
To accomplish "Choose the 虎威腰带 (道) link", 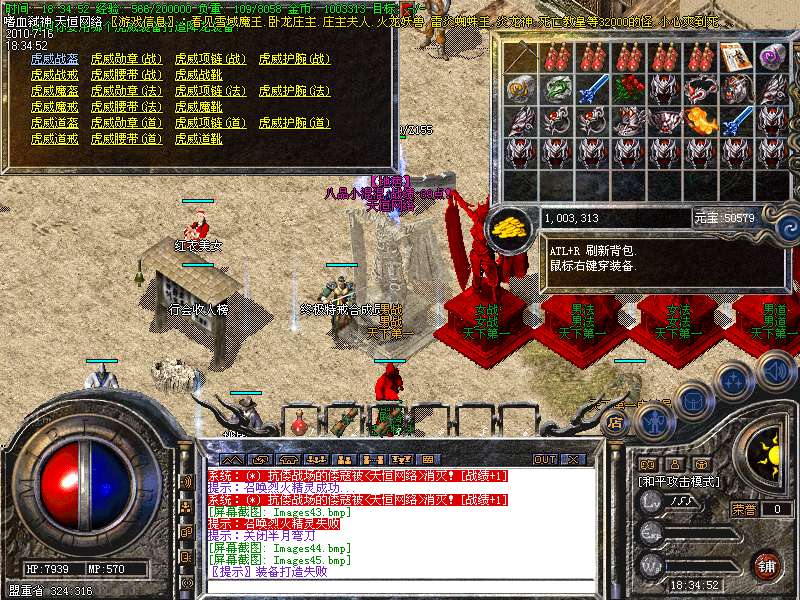I will [125, 139].
